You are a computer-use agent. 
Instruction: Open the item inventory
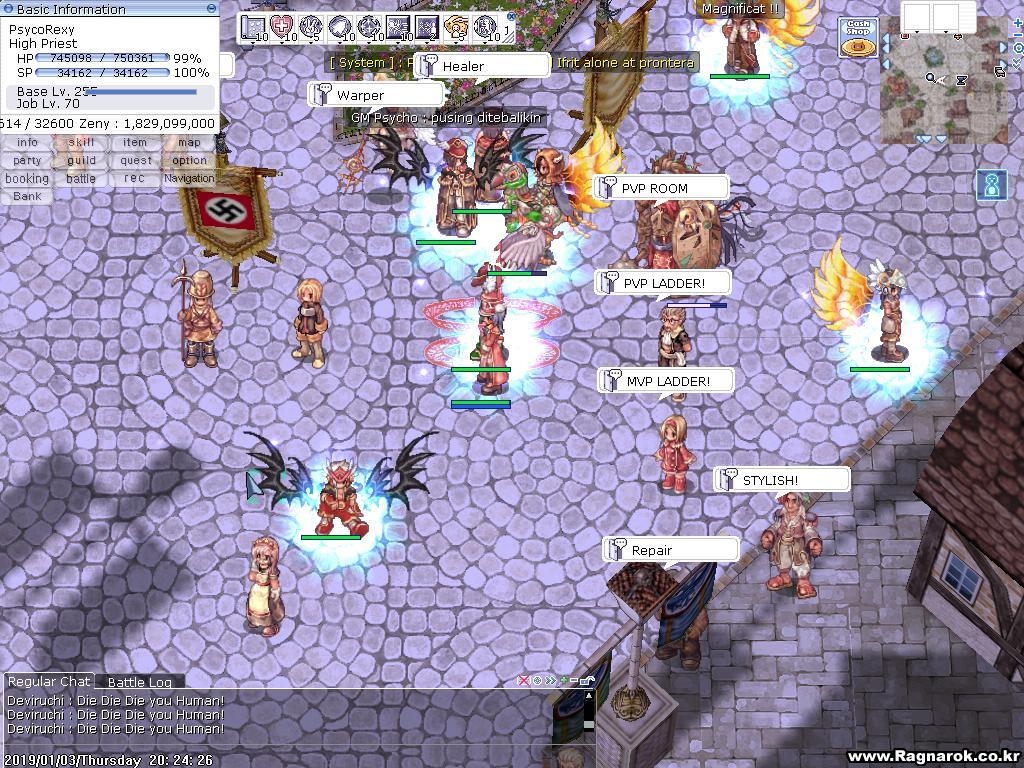click(135, 142)
